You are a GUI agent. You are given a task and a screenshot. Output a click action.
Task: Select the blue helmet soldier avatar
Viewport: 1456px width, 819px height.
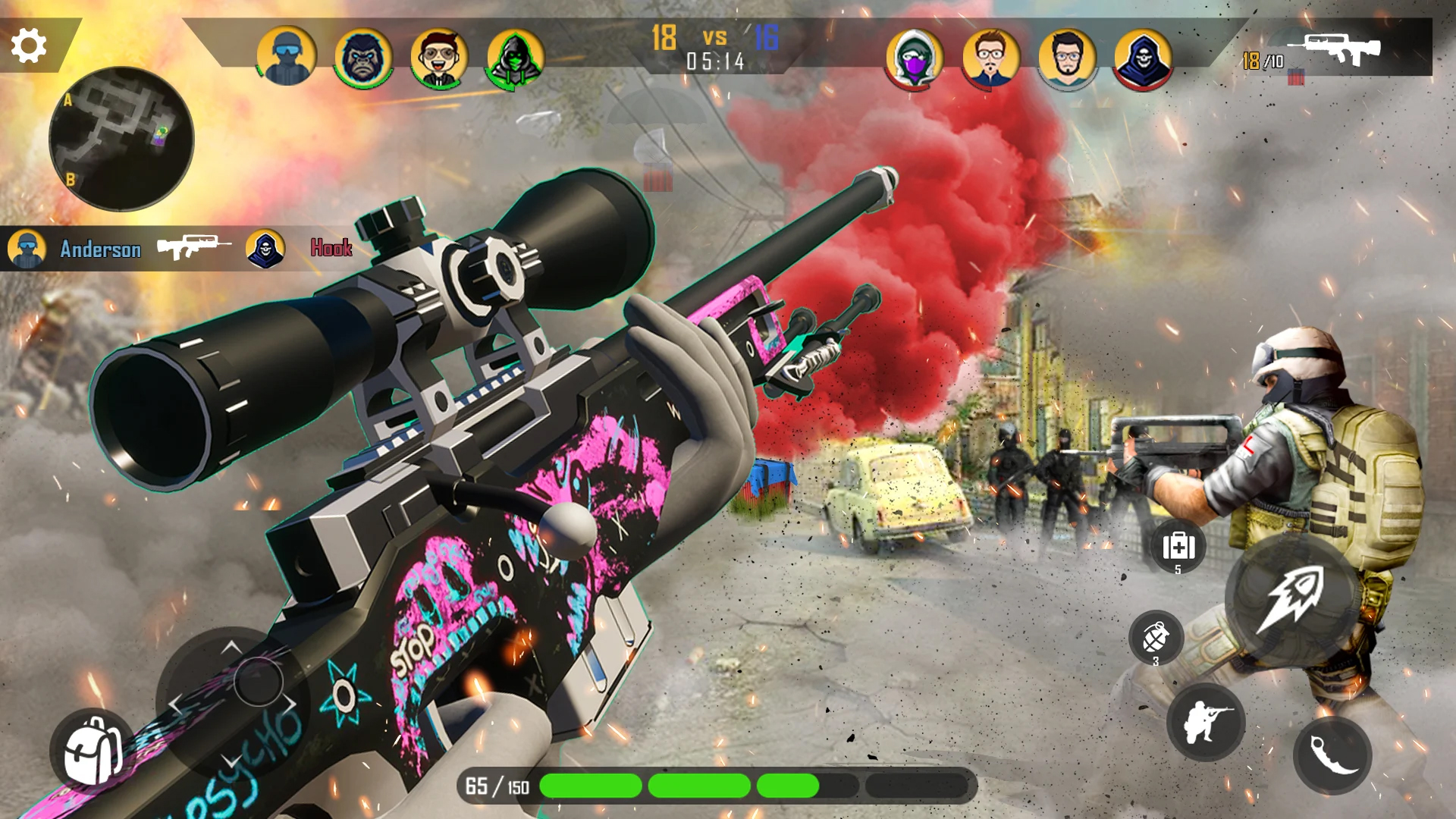coord(287,58)
